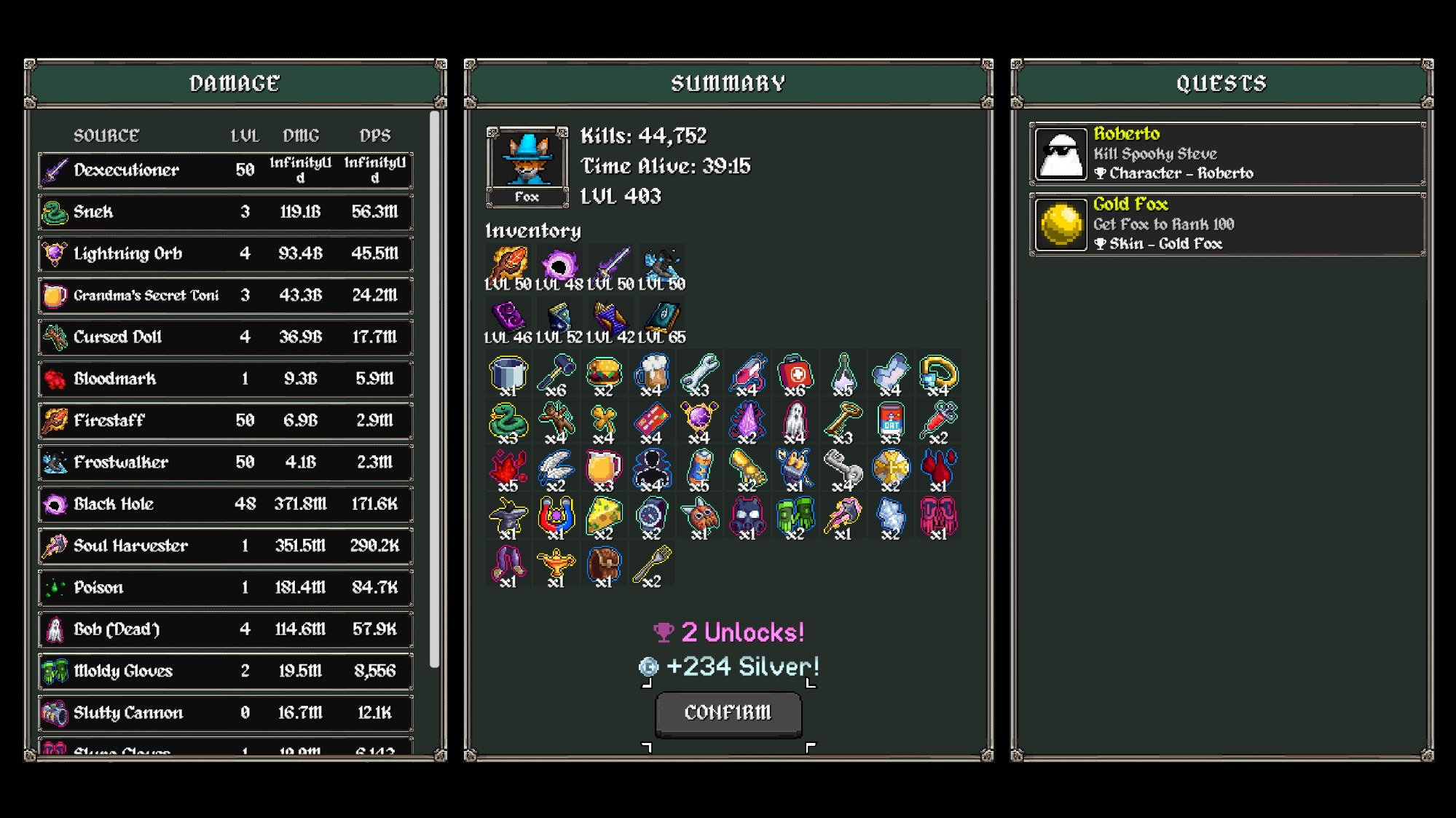The image size is (1456, 818).
Task: Choose the Lightning Orb damage row
Action: (x=226, y=253)
